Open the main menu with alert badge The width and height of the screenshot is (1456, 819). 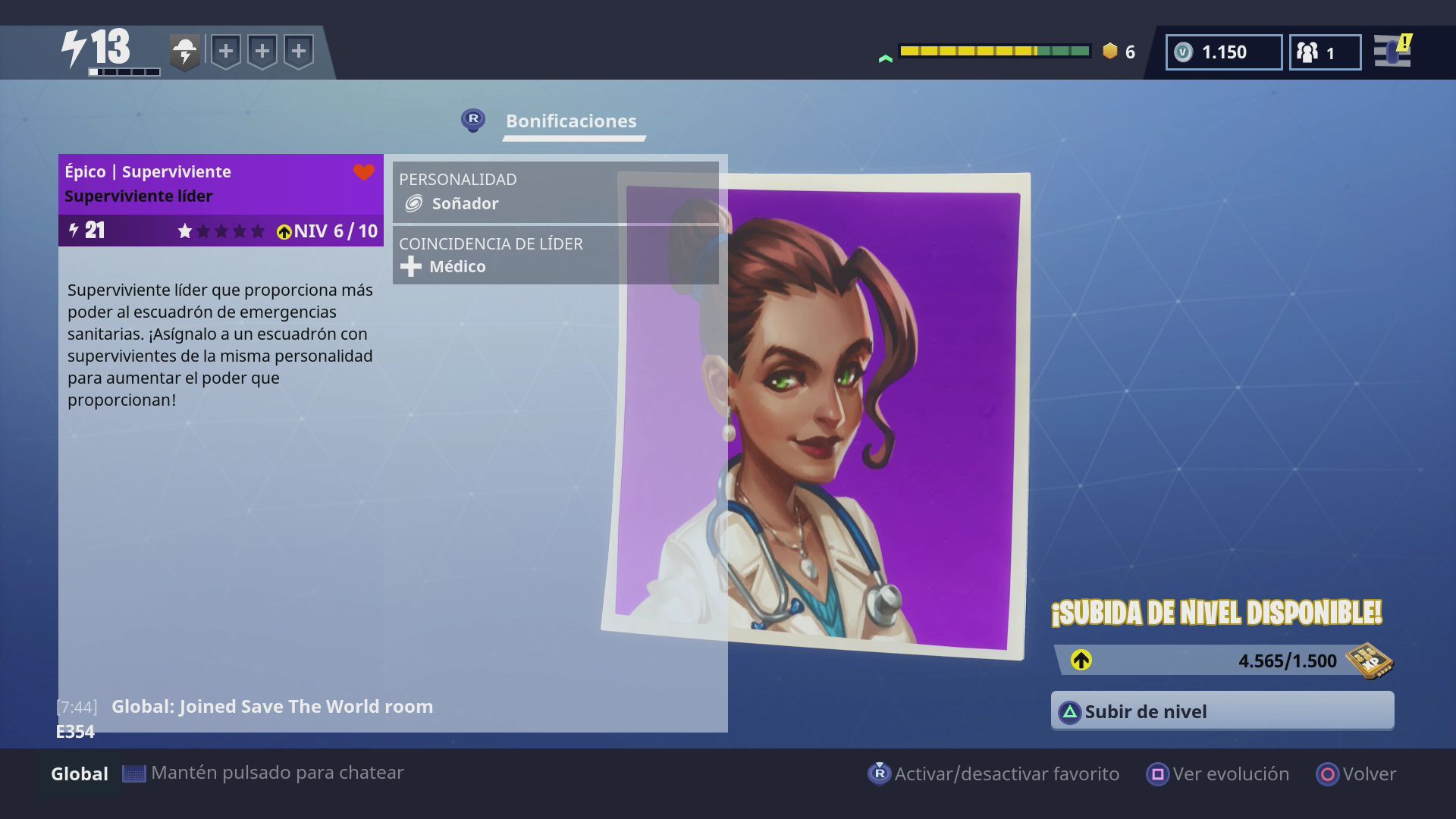tap(1392, 52)
